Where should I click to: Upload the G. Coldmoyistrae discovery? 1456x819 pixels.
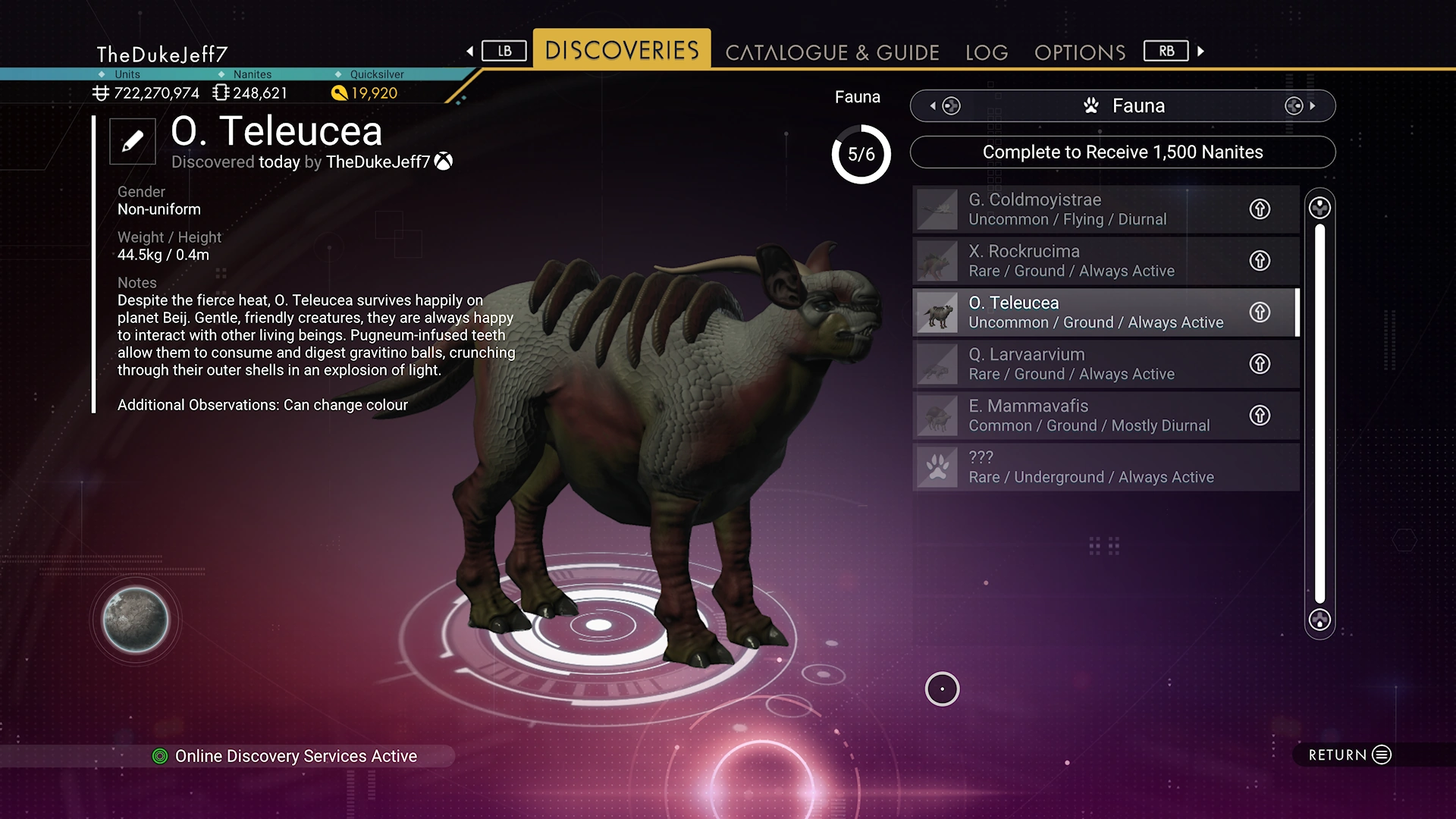1260,209
